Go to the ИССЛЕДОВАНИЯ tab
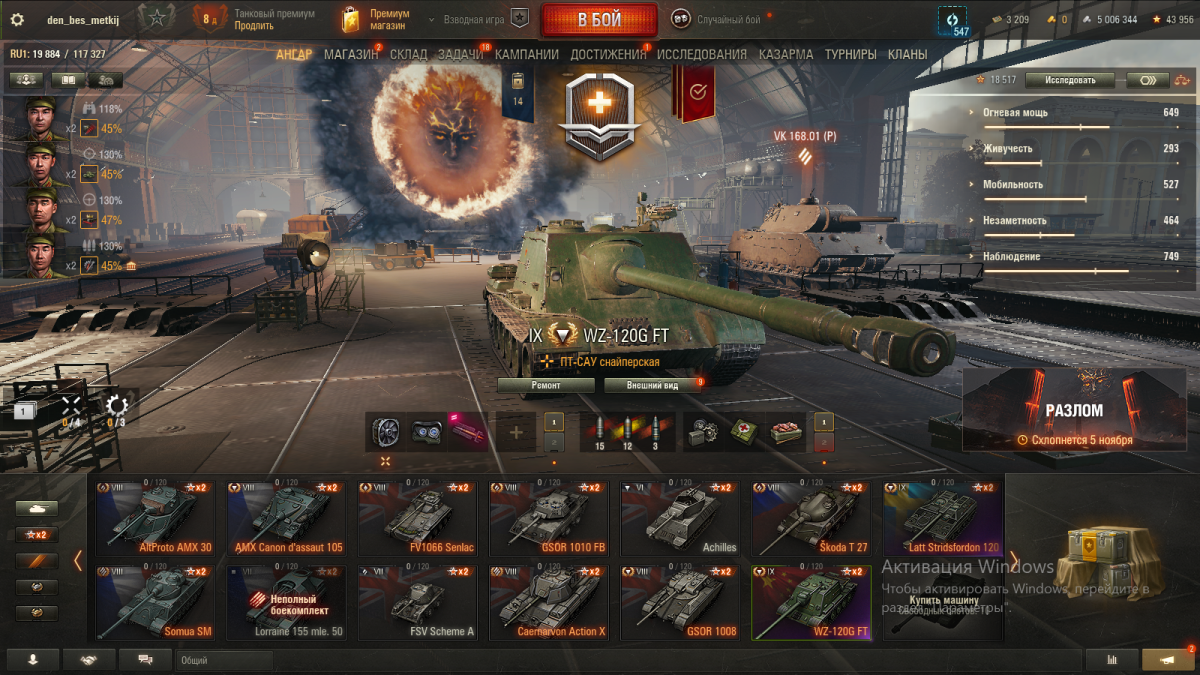 pyautogui.click(x=701, y=55)
